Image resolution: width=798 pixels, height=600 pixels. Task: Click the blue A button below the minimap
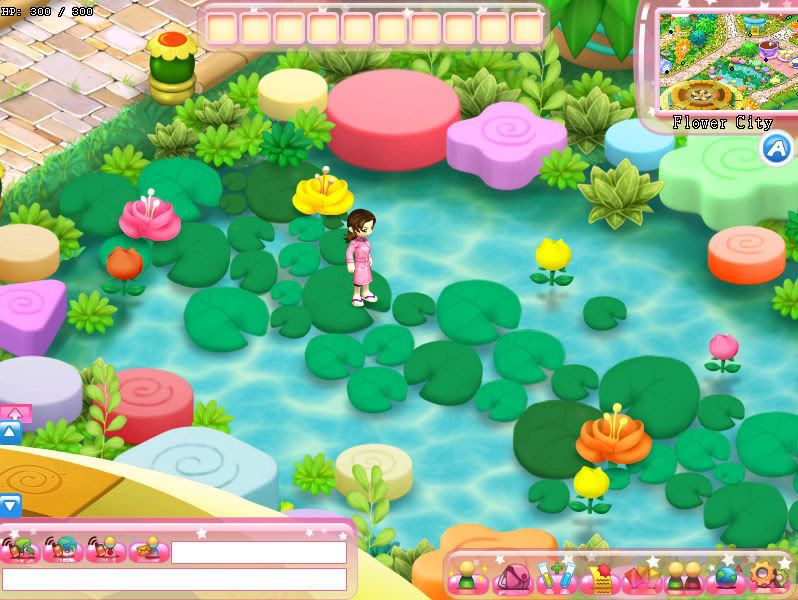(776, 148)
